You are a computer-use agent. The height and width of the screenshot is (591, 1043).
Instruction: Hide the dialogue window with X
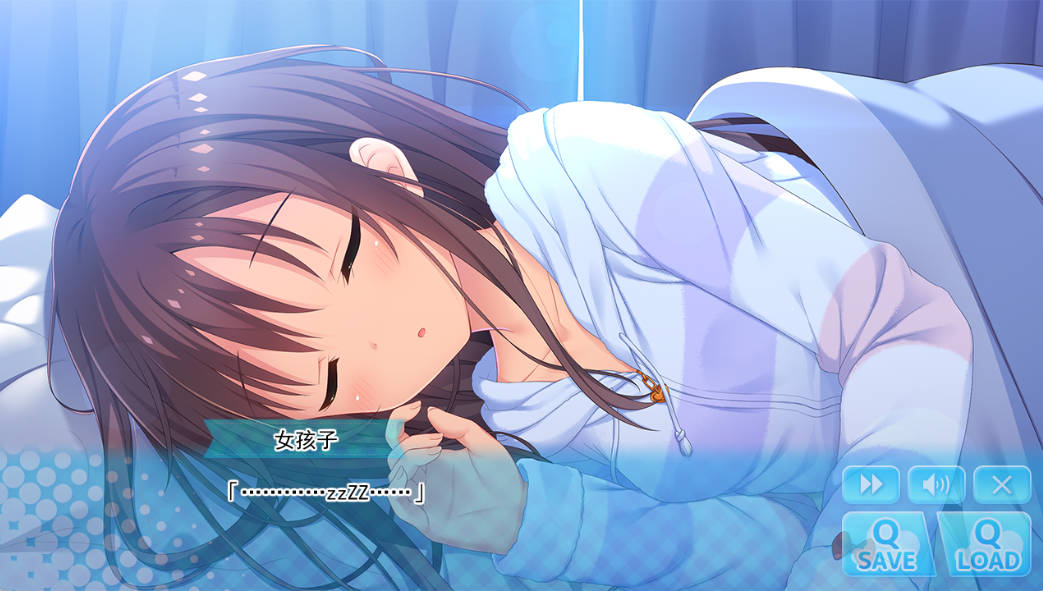coord(1001,485)
